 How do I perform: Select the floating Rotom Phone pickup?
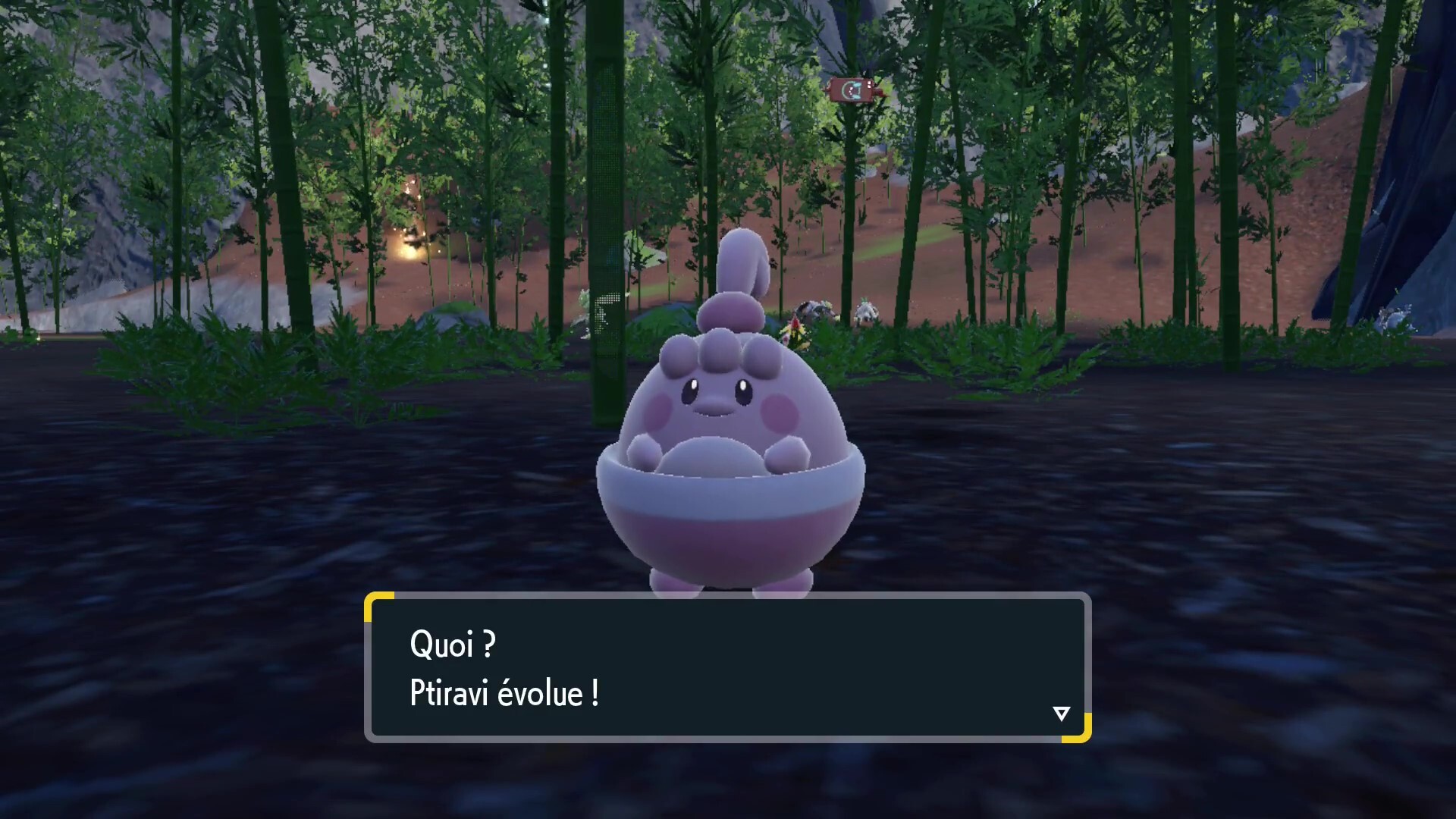click(857, 89)
